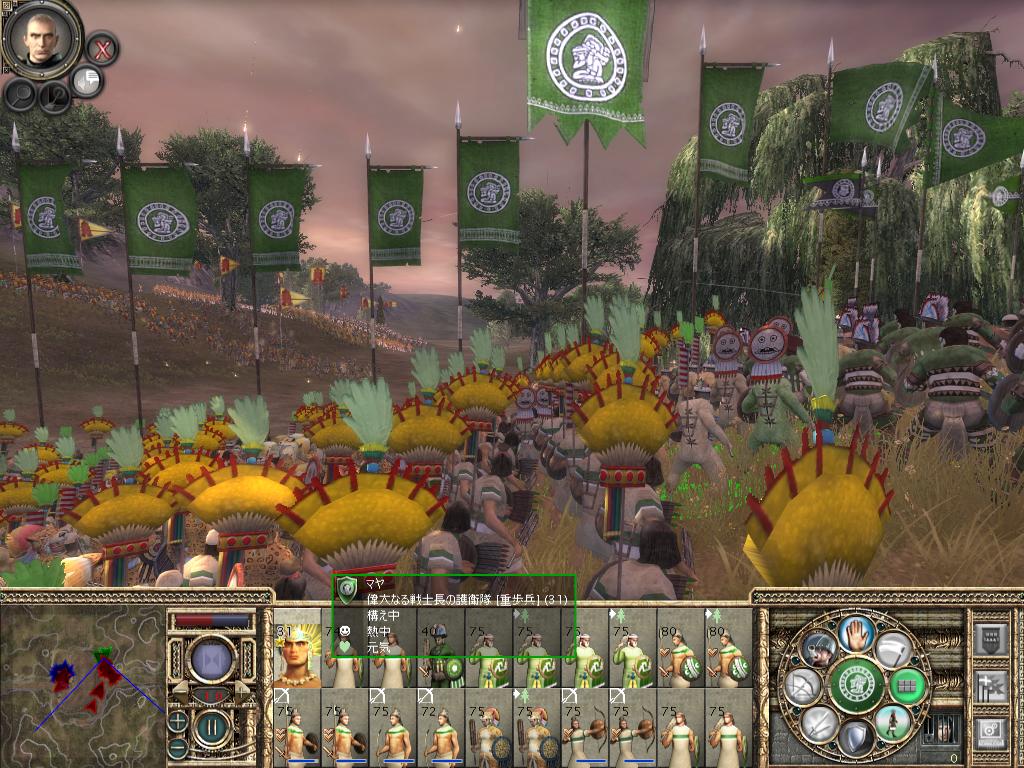Click the plus flags reinforcement button
The height and width of the screenshot is (768, 1024).
990,685
